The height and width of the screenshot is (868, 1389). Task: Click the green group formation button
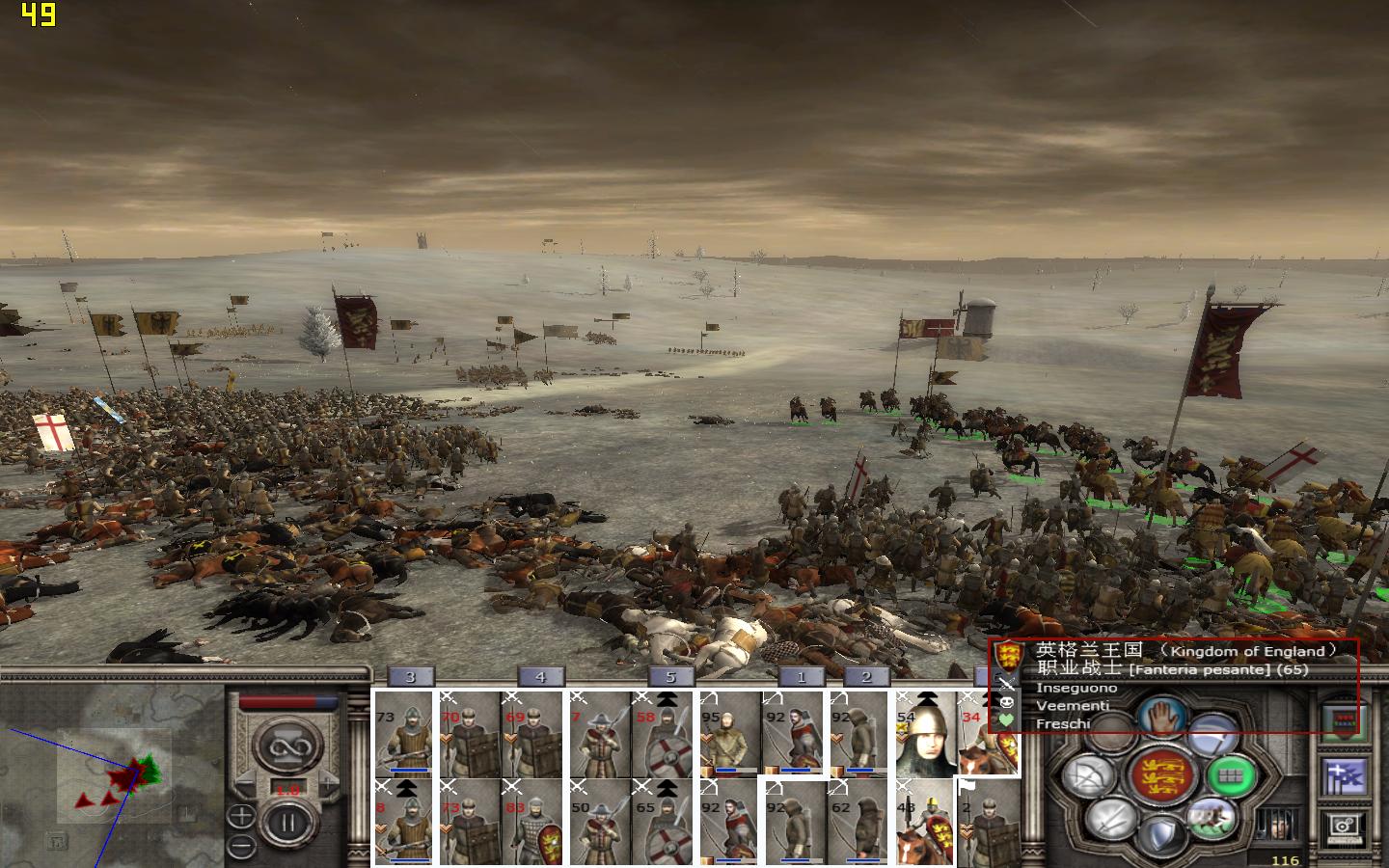coord(1230,774)
